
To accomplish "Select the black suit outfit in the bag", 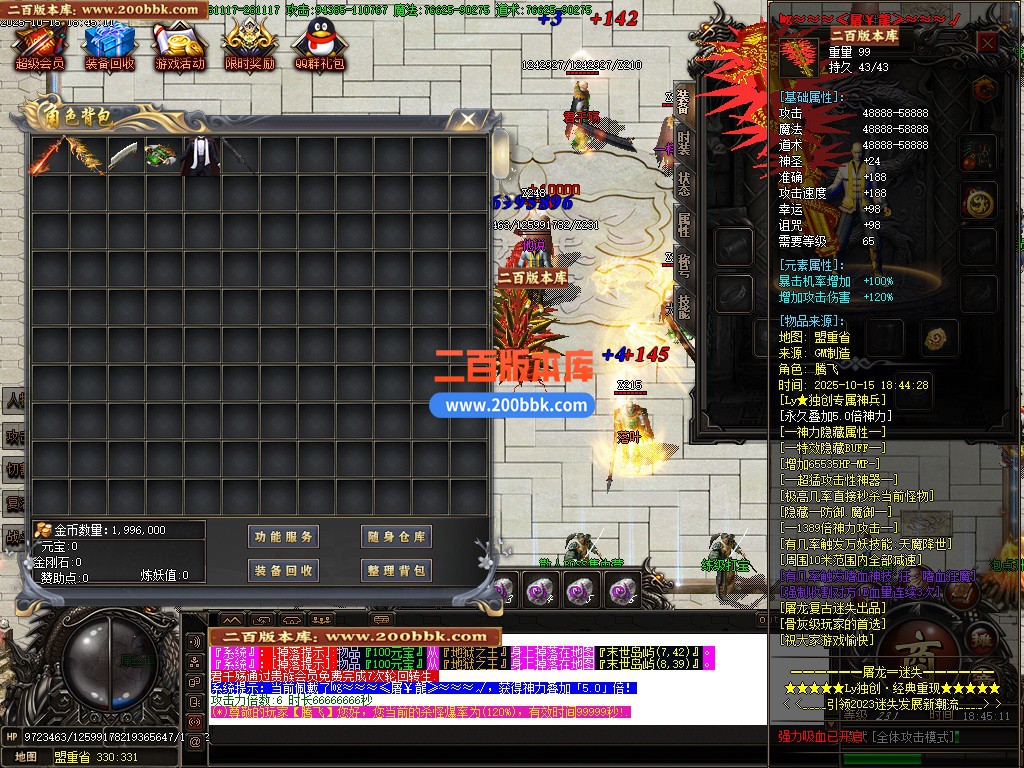I will pyautogui.click(x=198, y=156).
